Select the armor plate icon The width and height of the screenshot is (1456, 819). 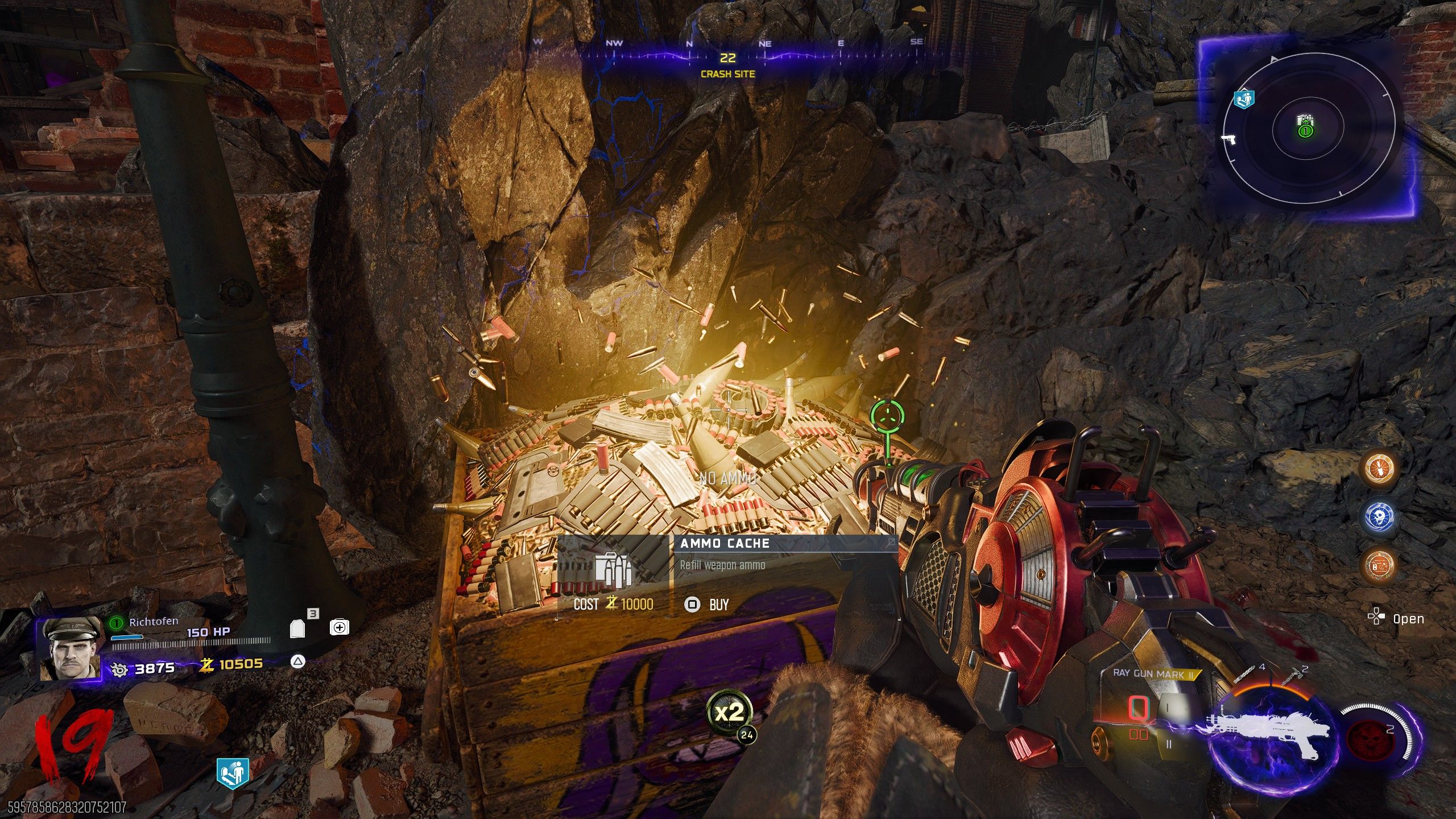coord(298,628)
